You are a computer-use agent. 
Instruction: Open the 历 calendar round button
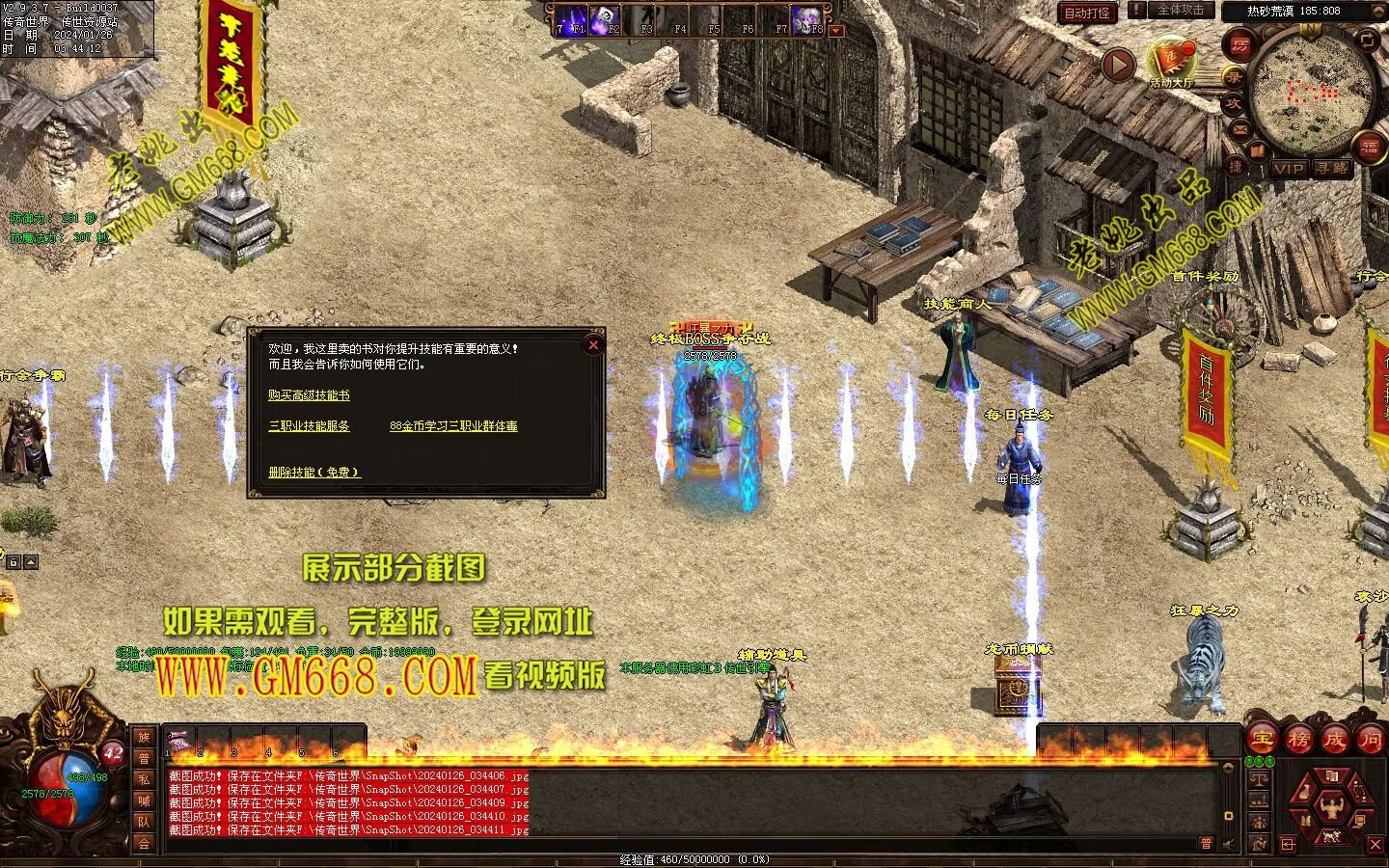point(1239,44)
